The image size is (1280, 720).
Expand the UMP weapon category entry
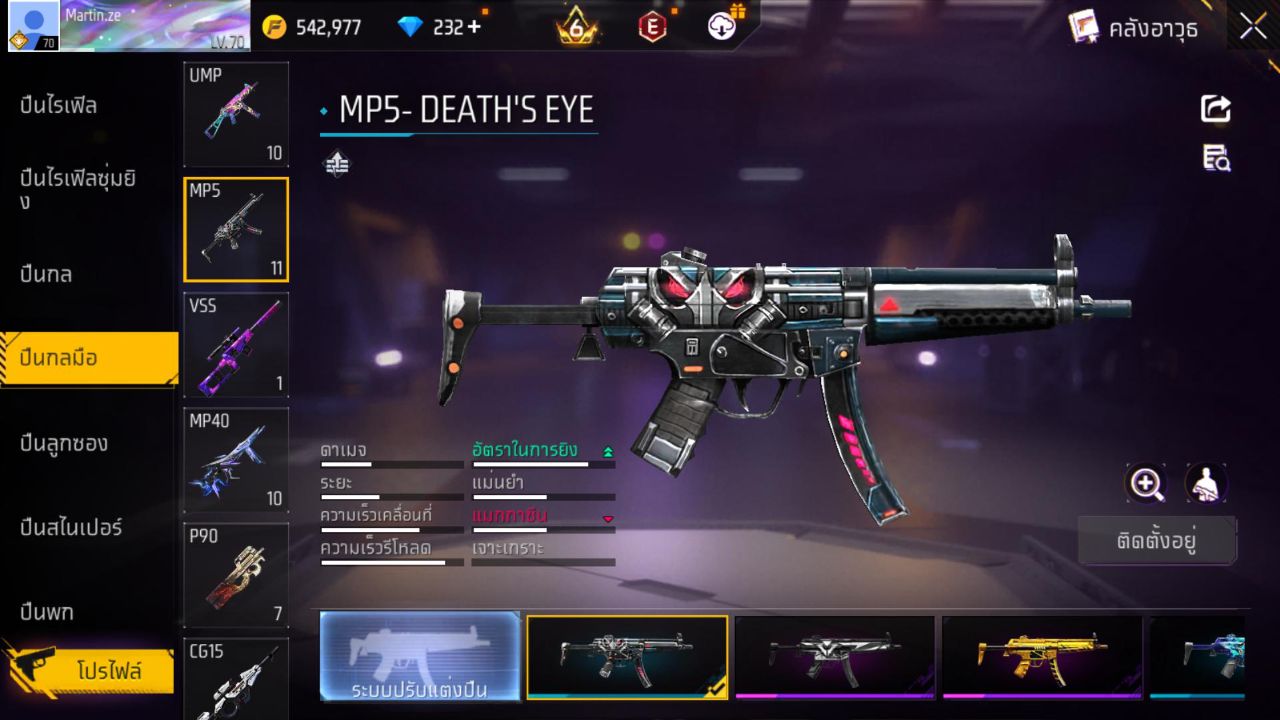coord(236,113)
